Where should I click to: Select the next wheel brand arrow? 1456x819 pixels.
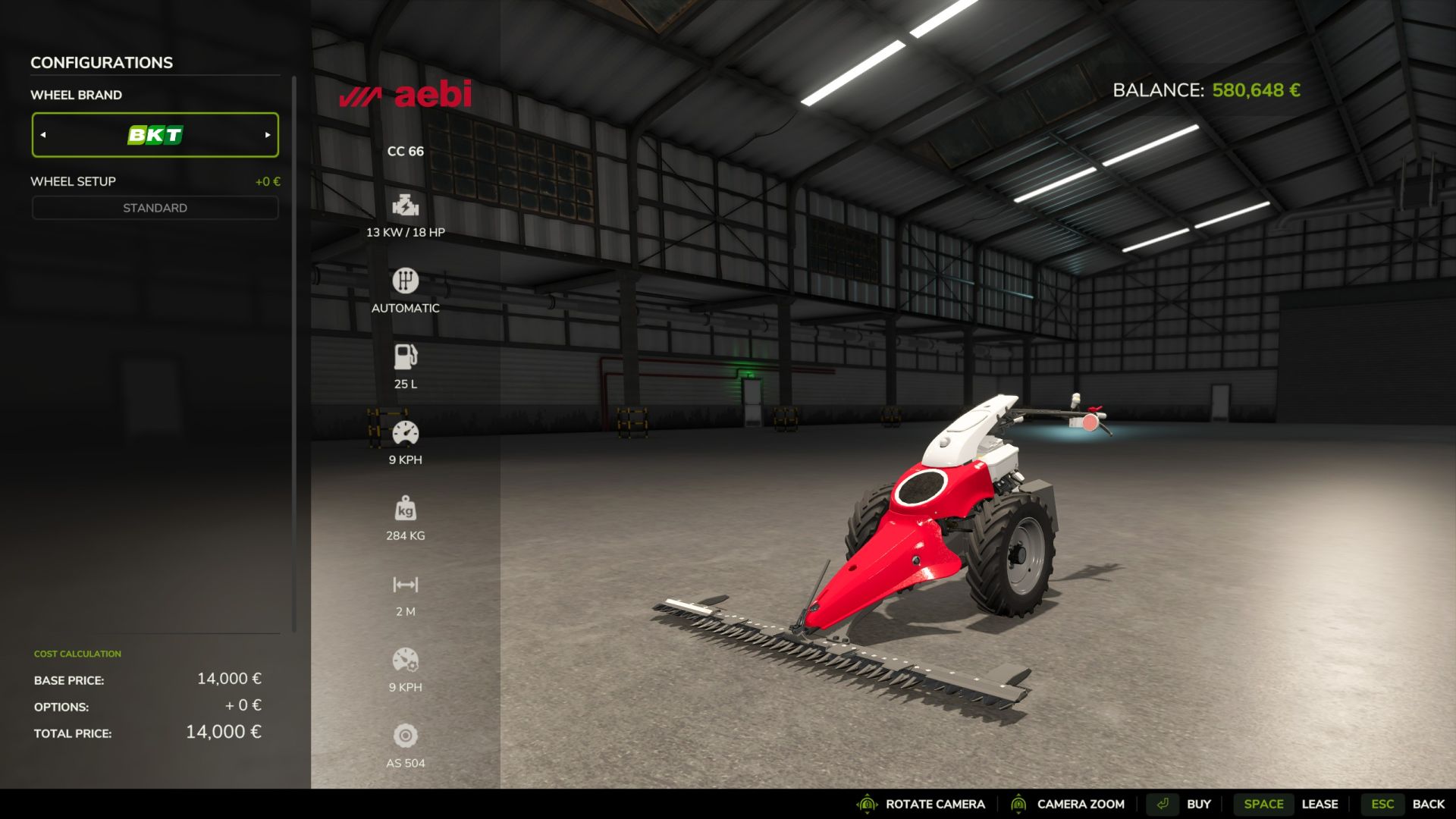(268, 135)
